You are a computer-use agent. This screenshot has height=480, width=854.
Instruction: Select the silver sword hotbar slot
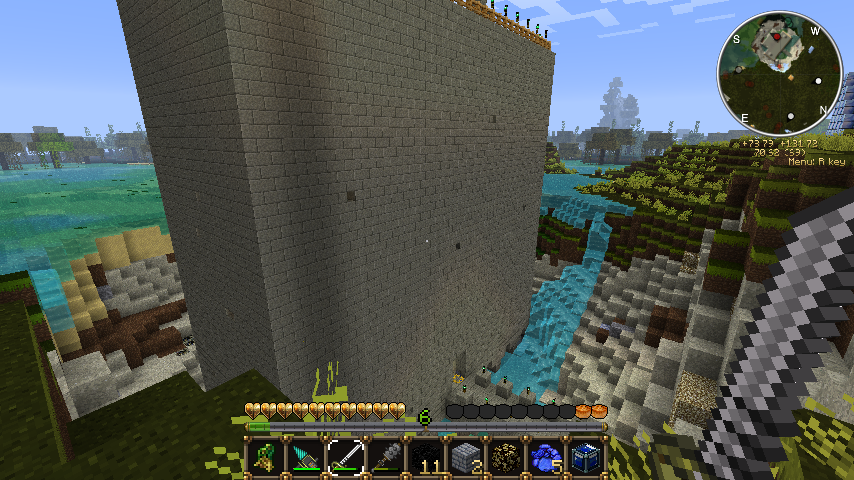tap(346, 456)
